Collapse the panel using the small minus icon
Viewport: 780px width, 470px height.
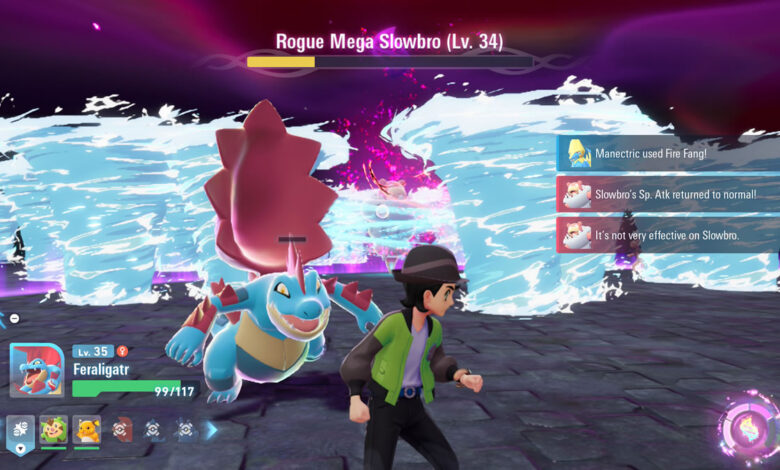[x=14, y=318]
